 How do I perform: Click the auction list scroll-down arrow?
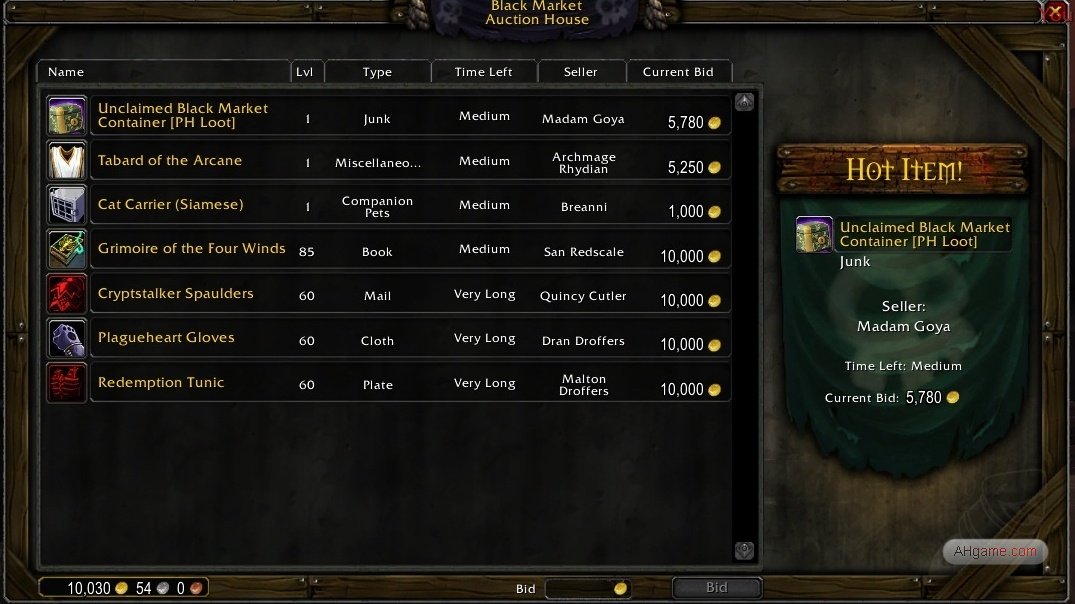pyautogui.click(x=744, y=550)
